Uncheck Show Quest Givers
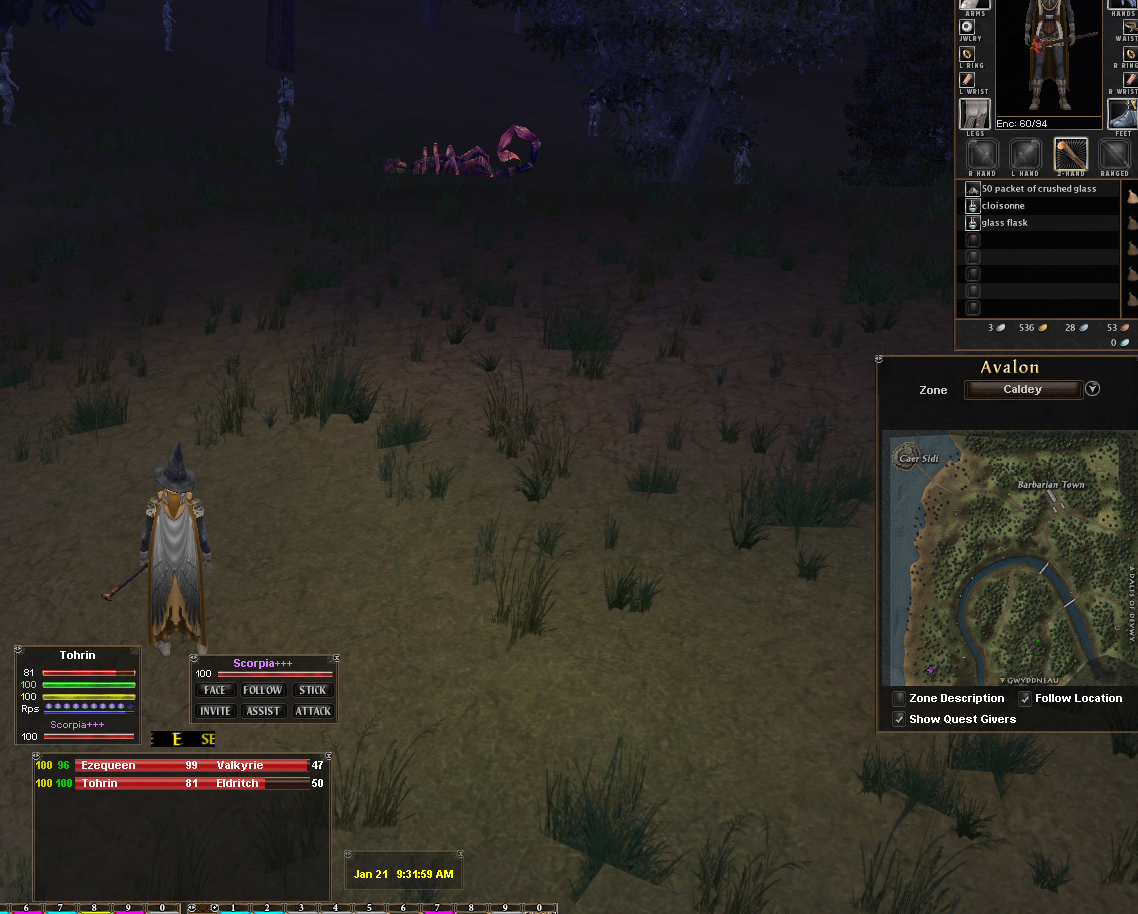Screen dimensions: 1138x914 900,719
